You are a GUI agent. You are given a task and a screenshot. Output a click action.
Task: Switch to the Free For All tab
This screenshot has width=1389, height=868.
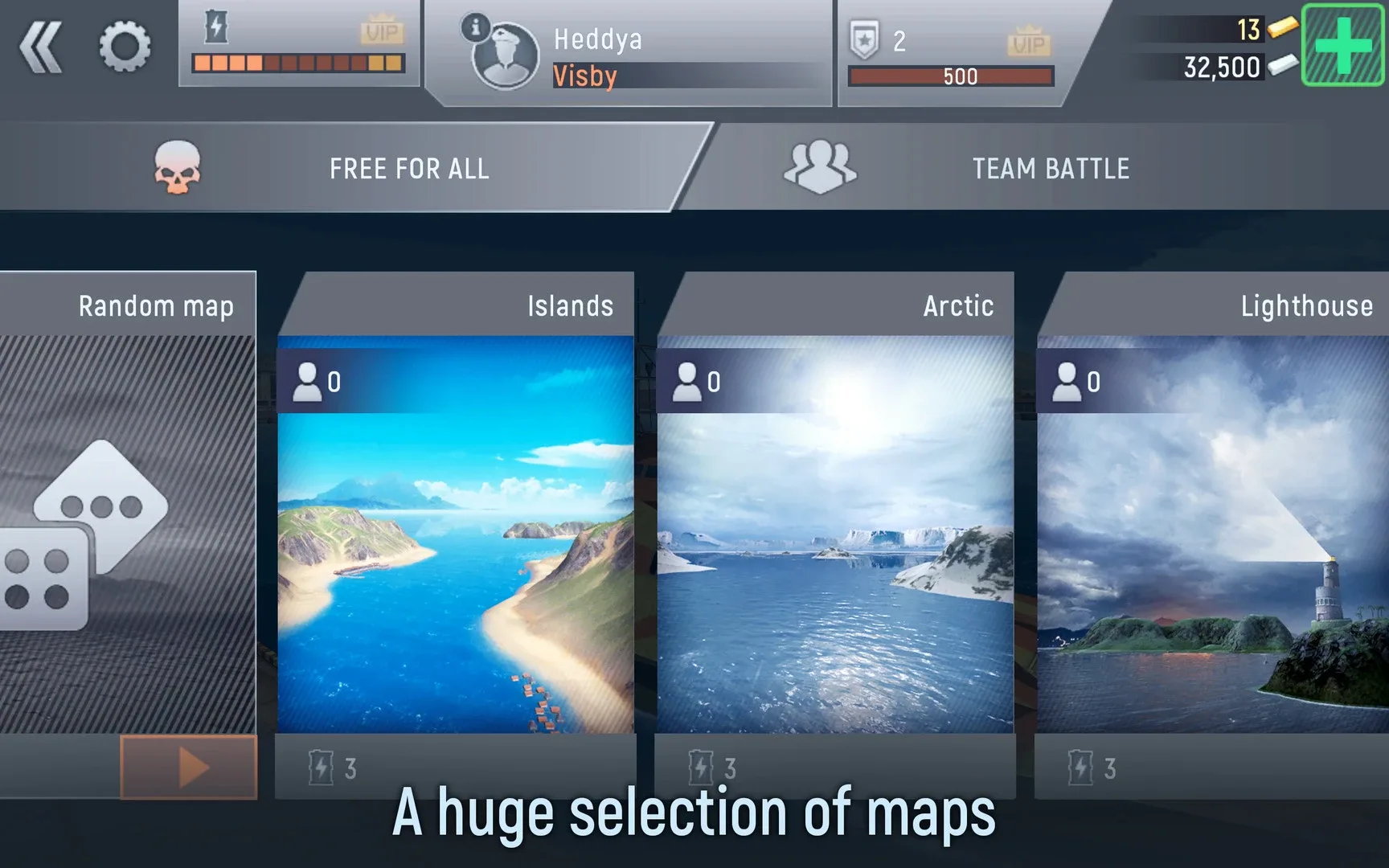pos(408,168)
